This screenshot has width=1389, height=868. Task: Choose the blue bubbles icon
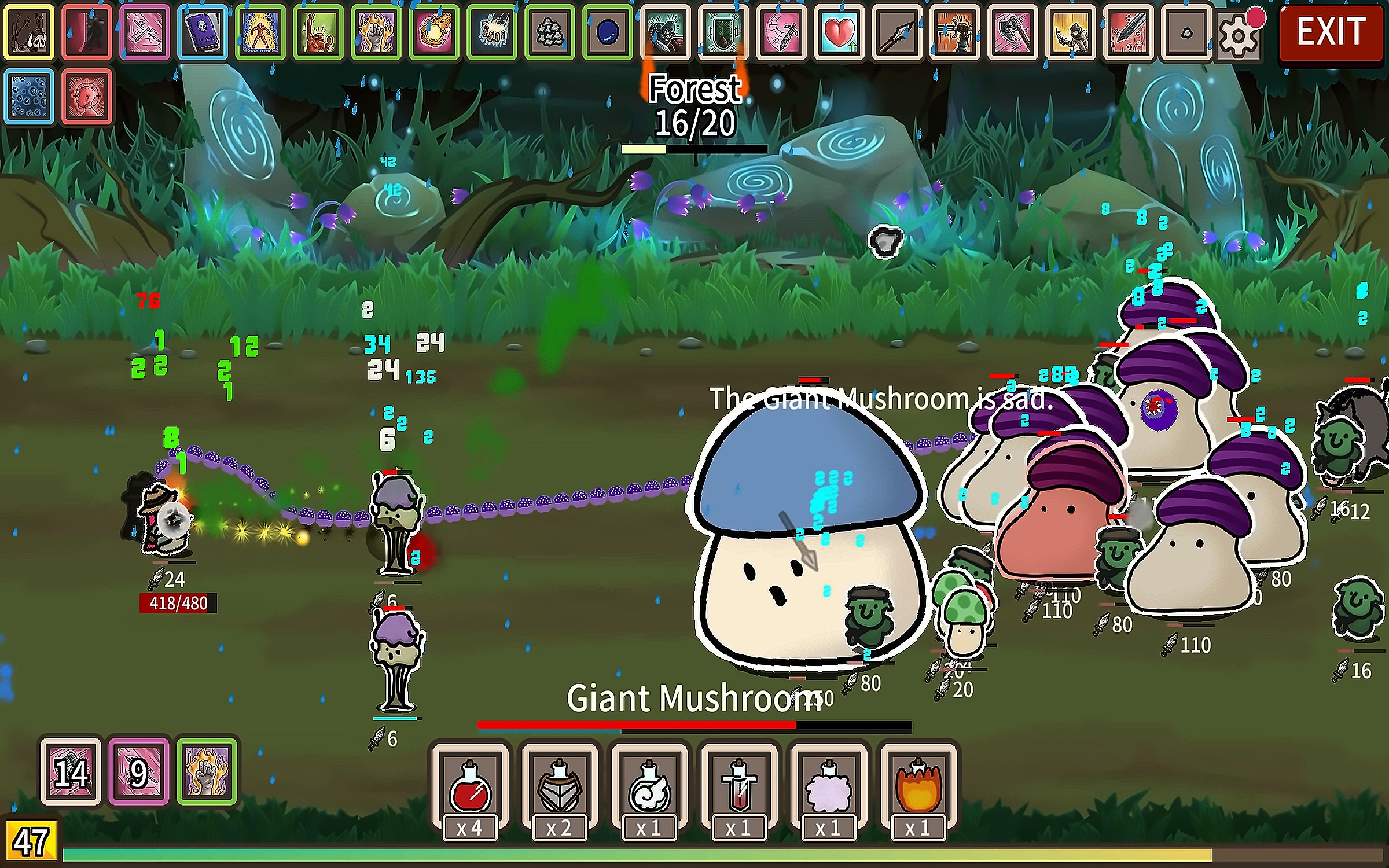tap(29, 96)
